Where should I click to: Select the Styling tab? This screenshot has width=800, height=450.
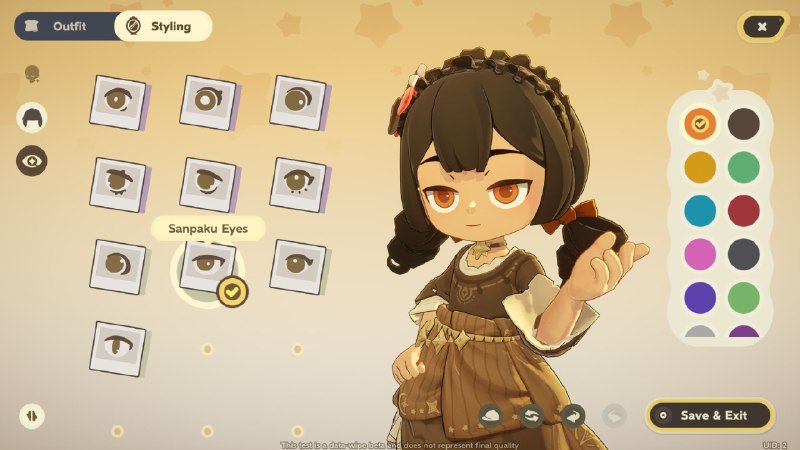pyautogui.click(x=162, y=26)
